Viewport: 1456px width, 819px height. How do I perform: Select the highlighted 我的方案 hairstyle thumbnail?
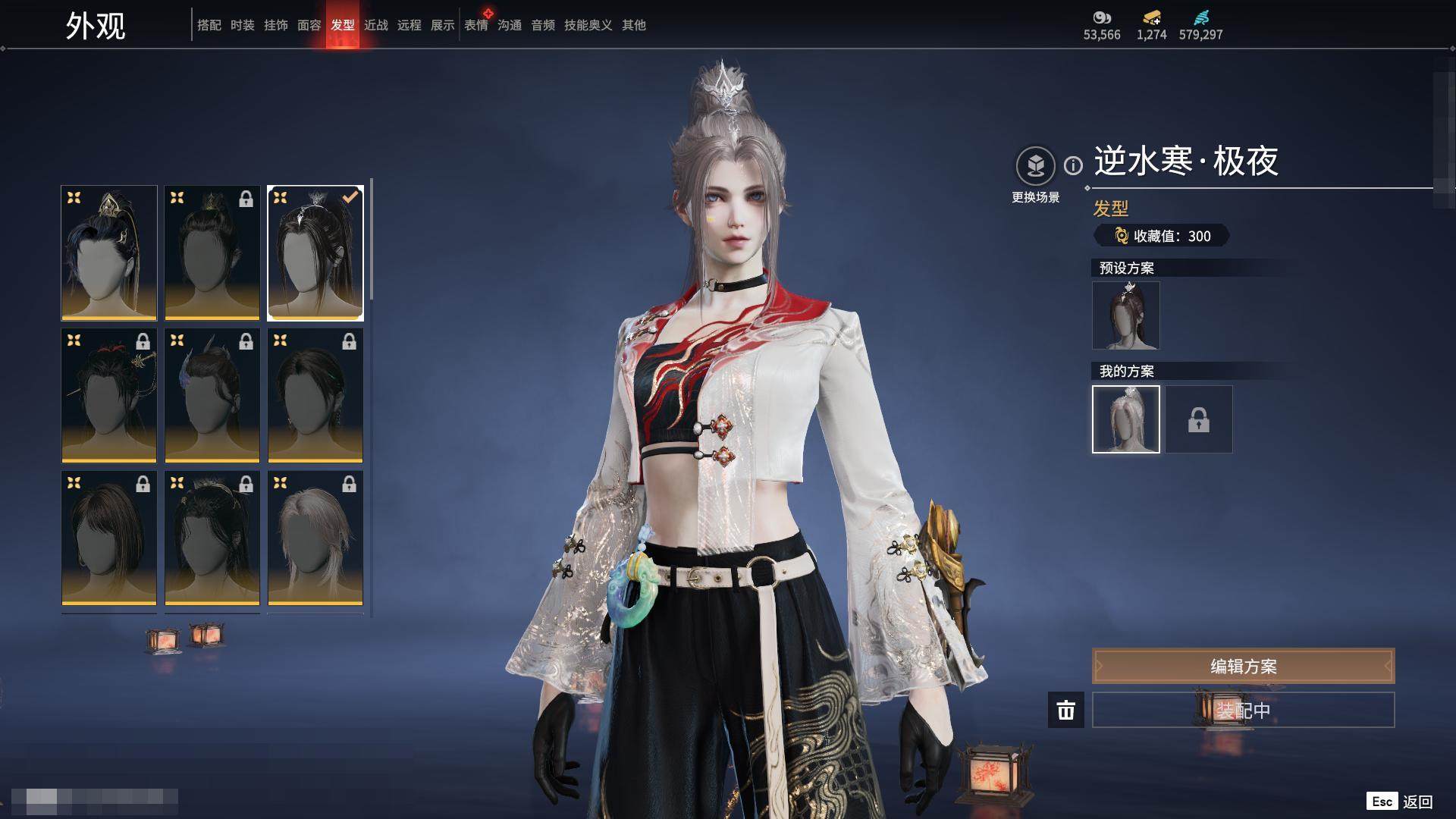1125,419
